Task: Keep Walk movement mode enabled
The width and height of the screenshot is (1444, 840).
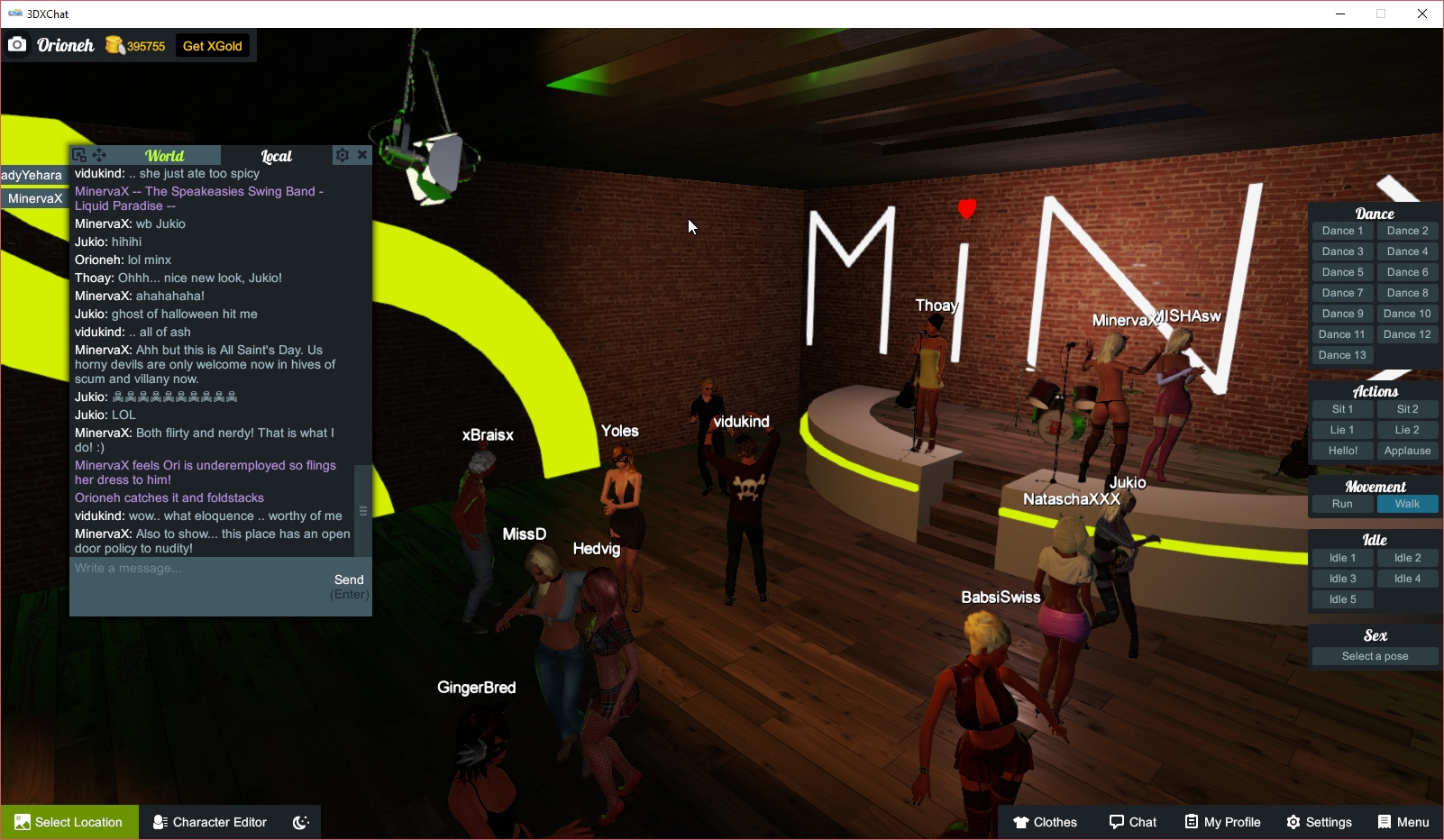Action: pos(1407,504)
